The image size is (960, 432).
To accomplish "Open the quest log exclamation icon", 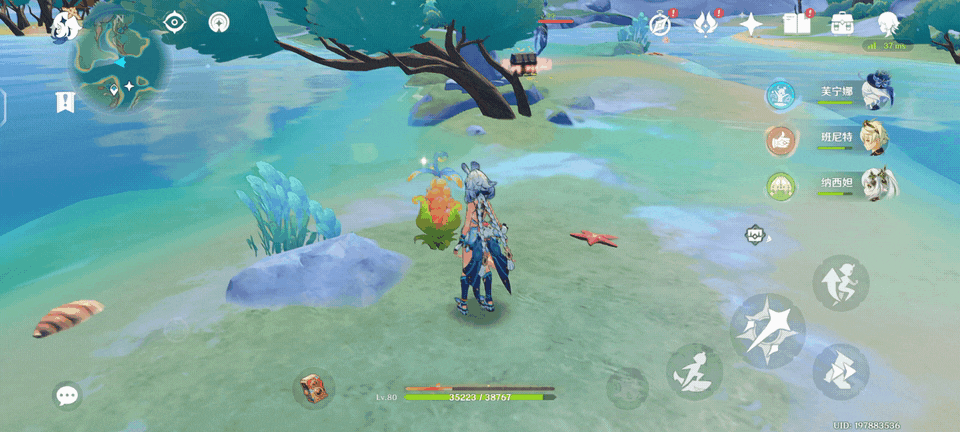I will pos(66,102).
